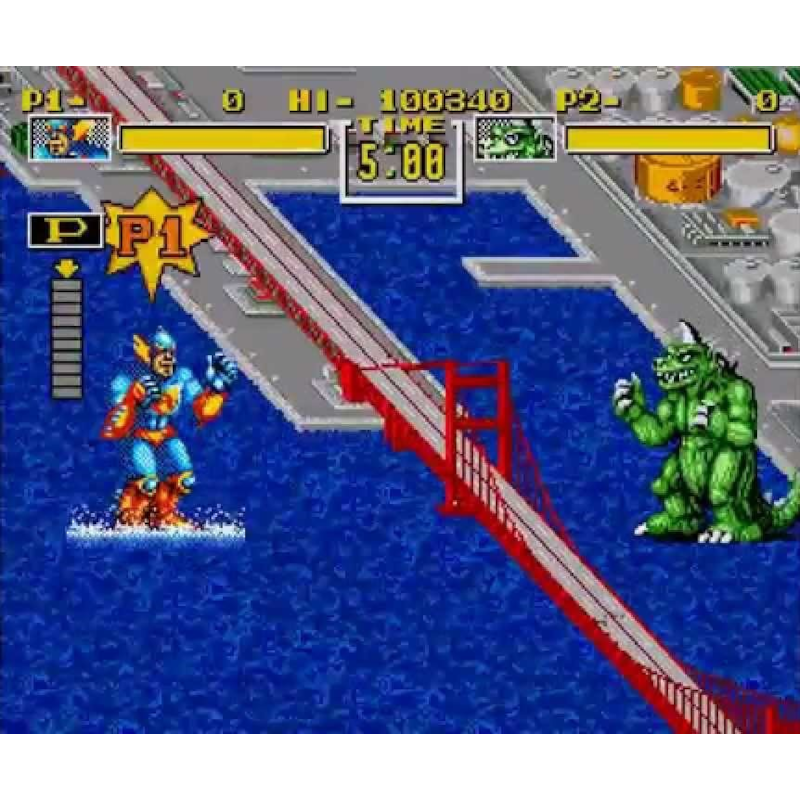Select the green monster P2 portrait
The height and width of the screenshot is (800, 800).
[515, 138]
